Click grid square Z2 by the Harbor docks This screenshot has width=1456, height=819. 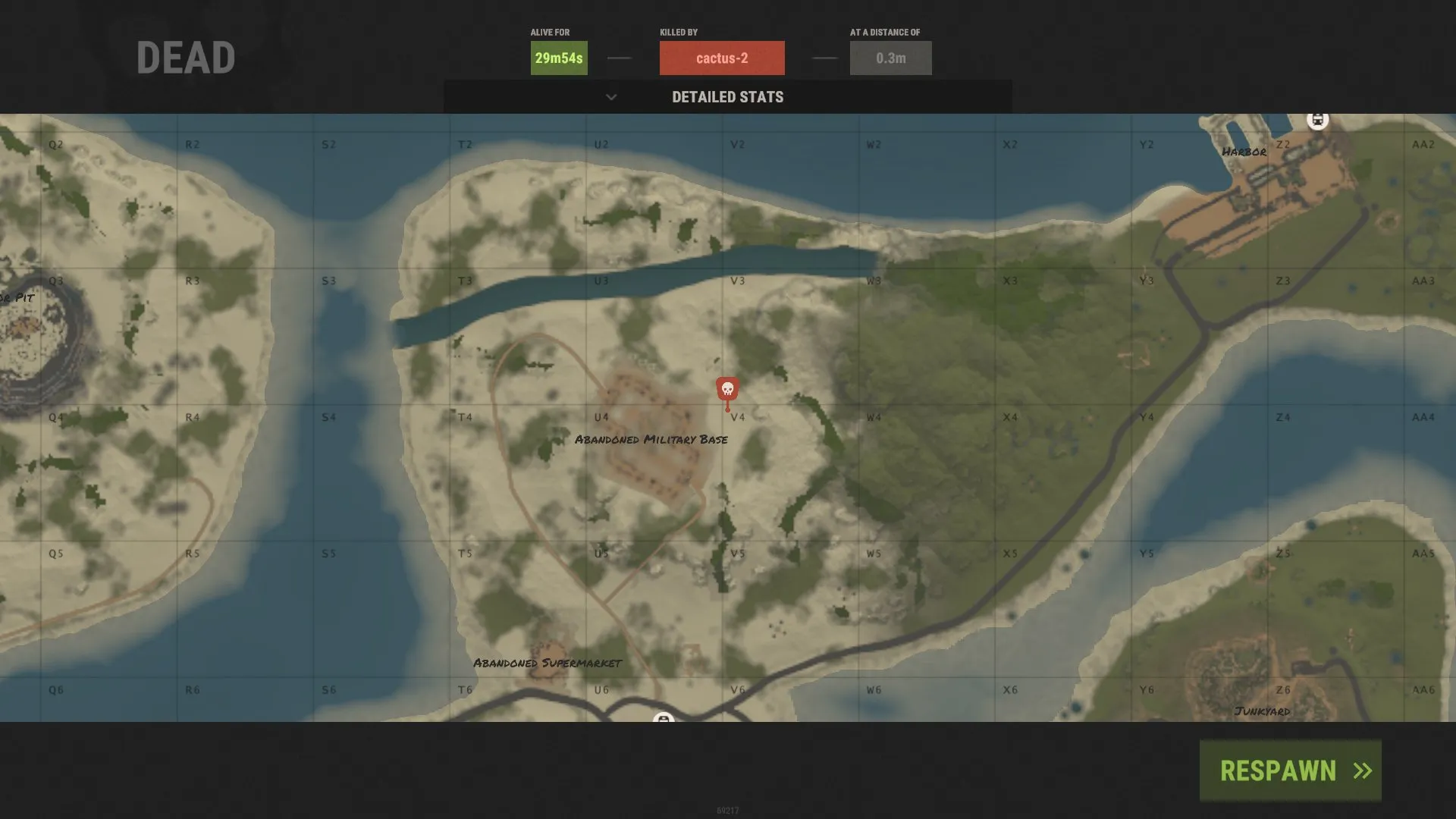click(x=1282, y=143)
